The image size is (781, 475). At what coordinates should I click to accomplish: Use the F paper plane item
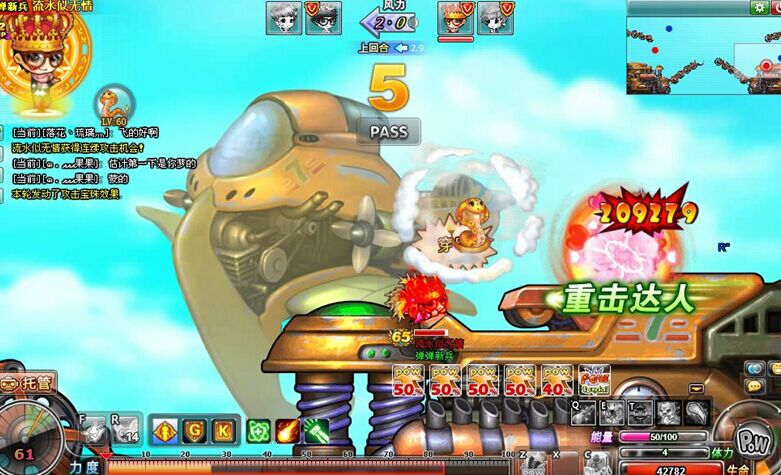pyautogui.click(x=94, y=429)
